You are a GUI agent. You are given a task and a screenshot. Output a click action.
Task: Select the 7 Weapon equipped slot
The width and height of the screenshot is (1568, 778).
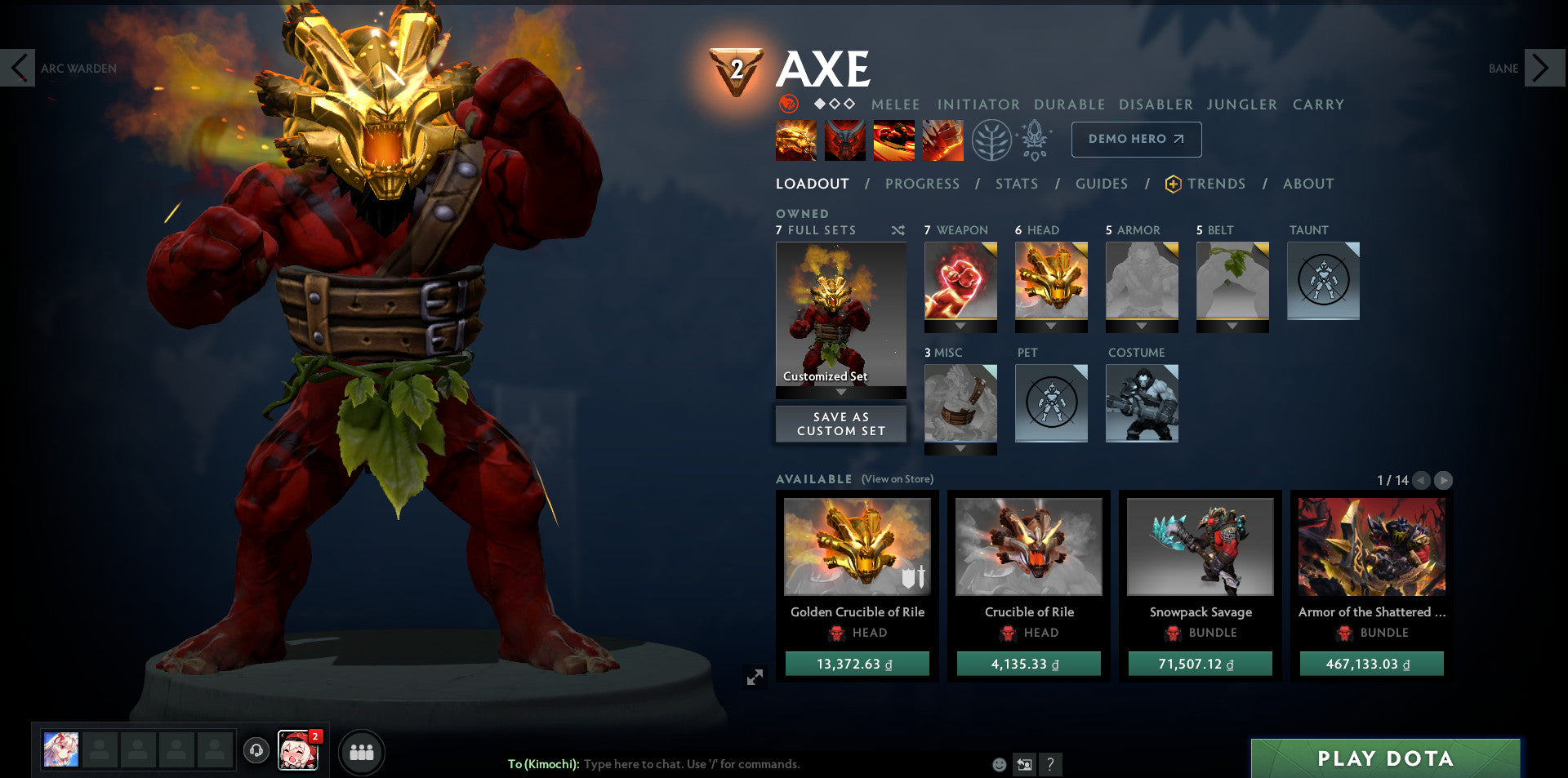pos(960,280)
